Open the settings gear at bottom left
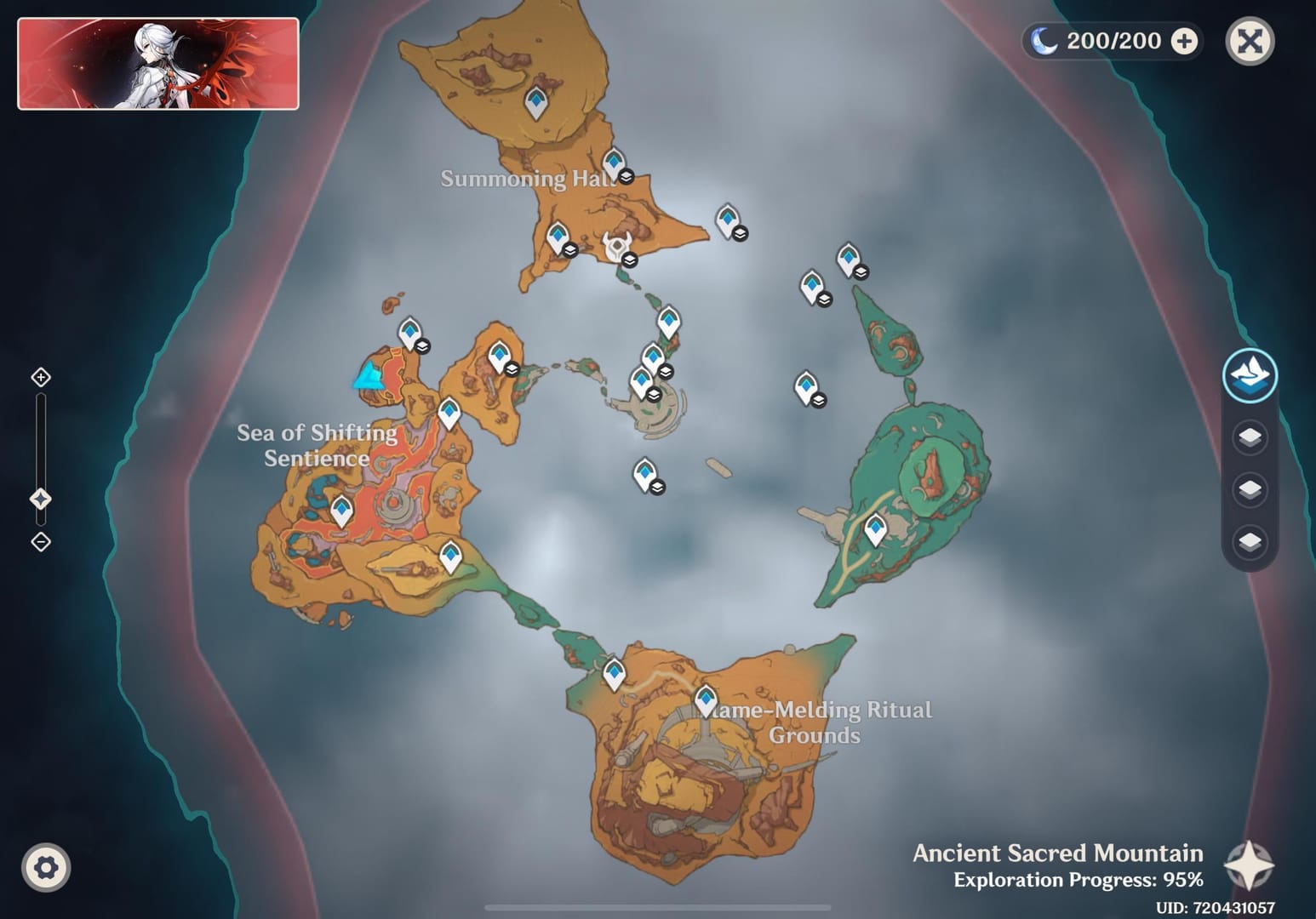This screenshot has height=919, width=1316. pyautogui.click(x=47, y=866)
